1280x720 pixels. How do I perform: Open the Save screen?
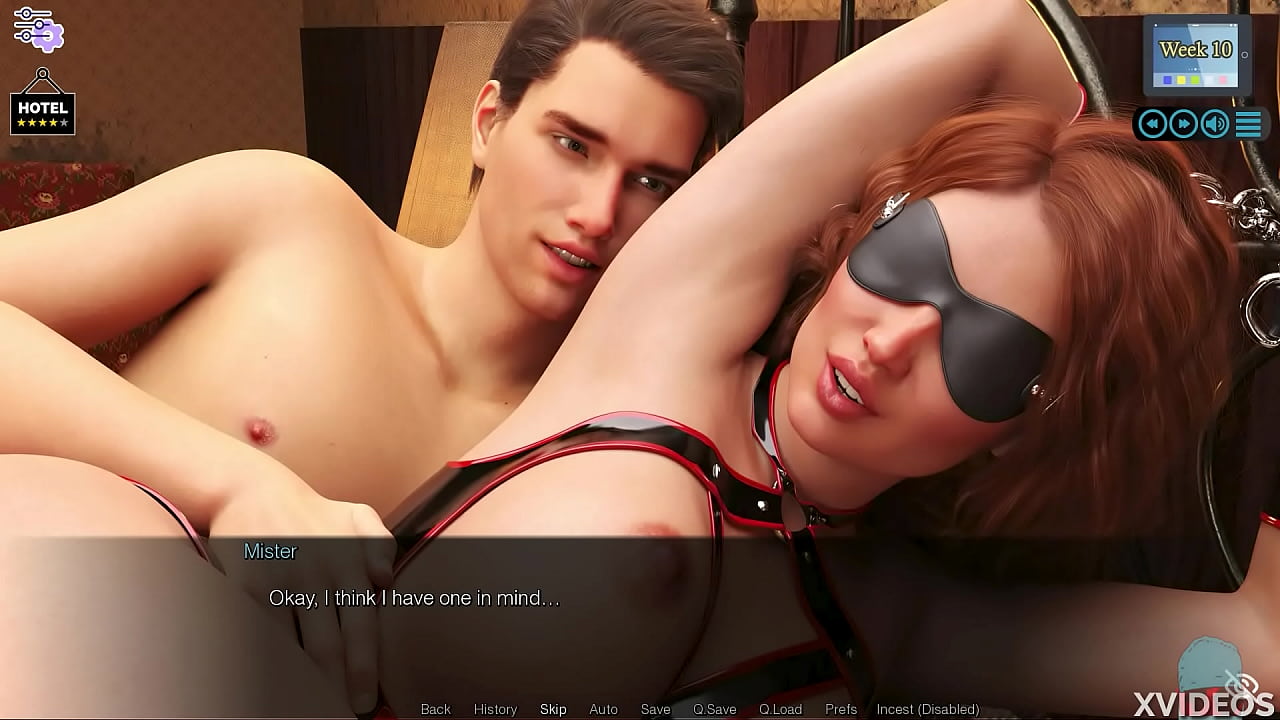coord(655,709)
